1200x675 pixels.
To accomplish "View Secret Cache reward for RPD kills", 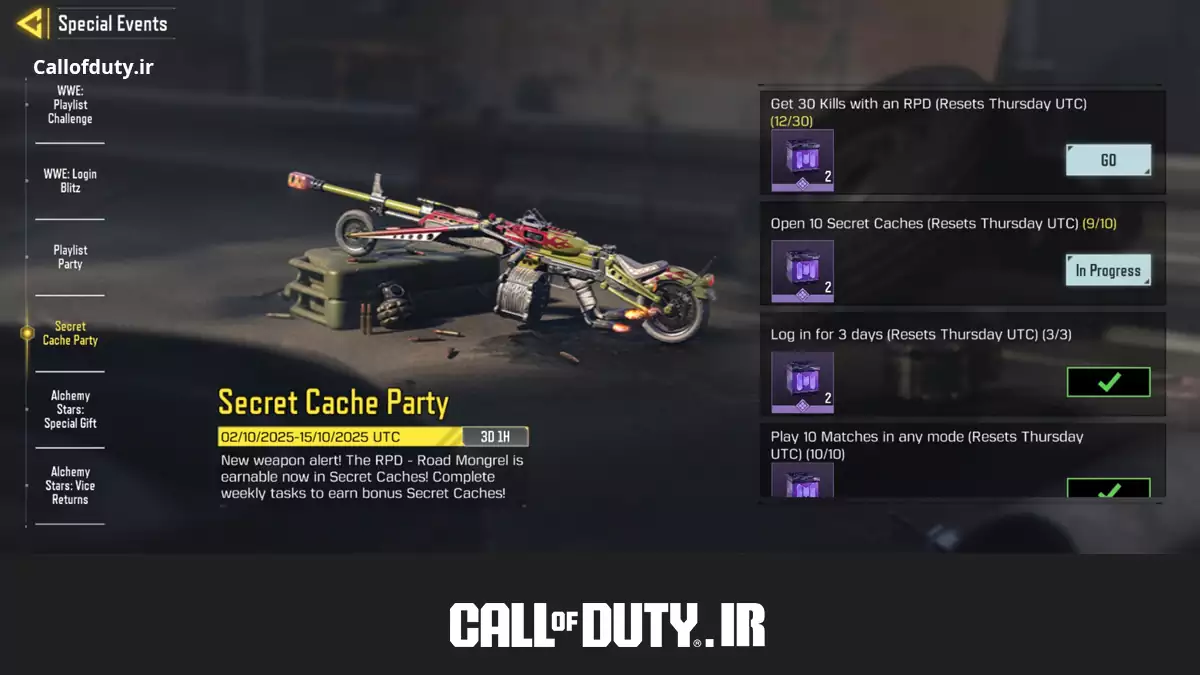I will tap(802, 160).
